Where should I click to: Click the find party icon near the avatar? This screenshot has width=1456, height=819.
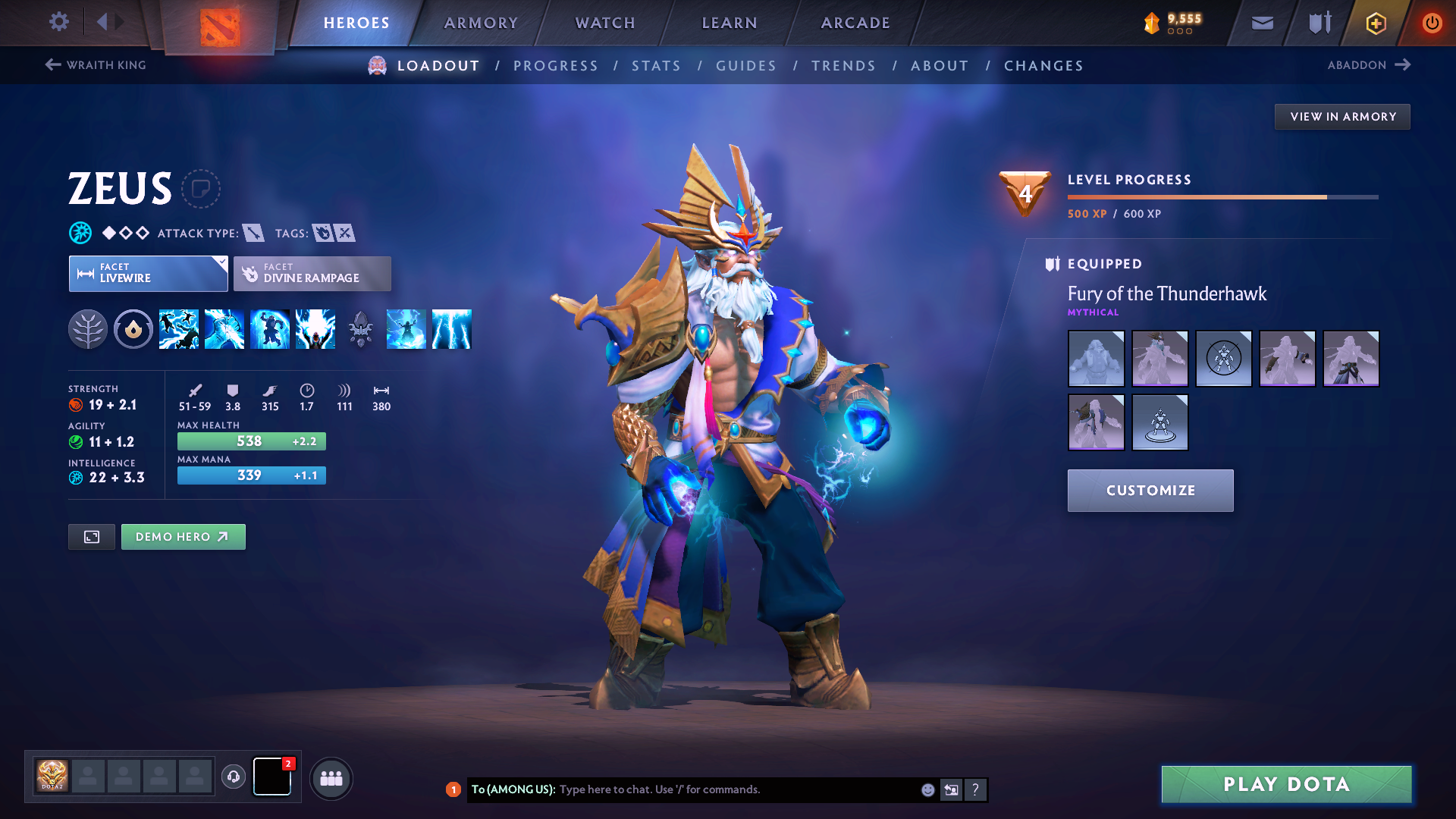pos(331,779)
